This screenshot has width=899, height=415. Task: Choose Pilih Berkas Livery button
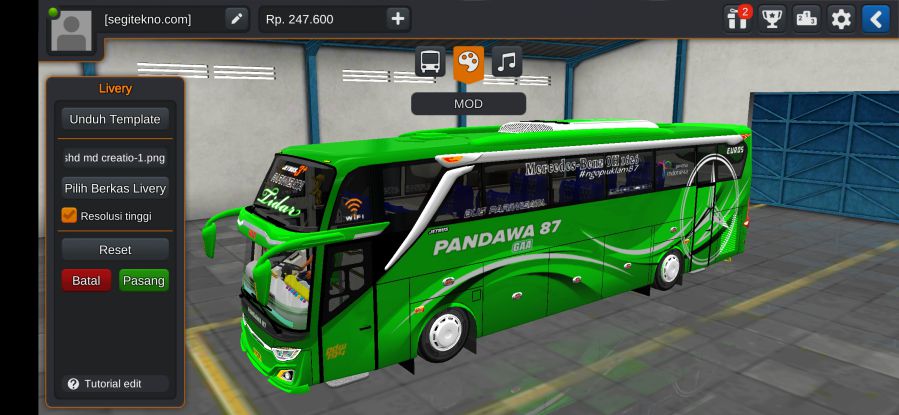tap(114, 188)
